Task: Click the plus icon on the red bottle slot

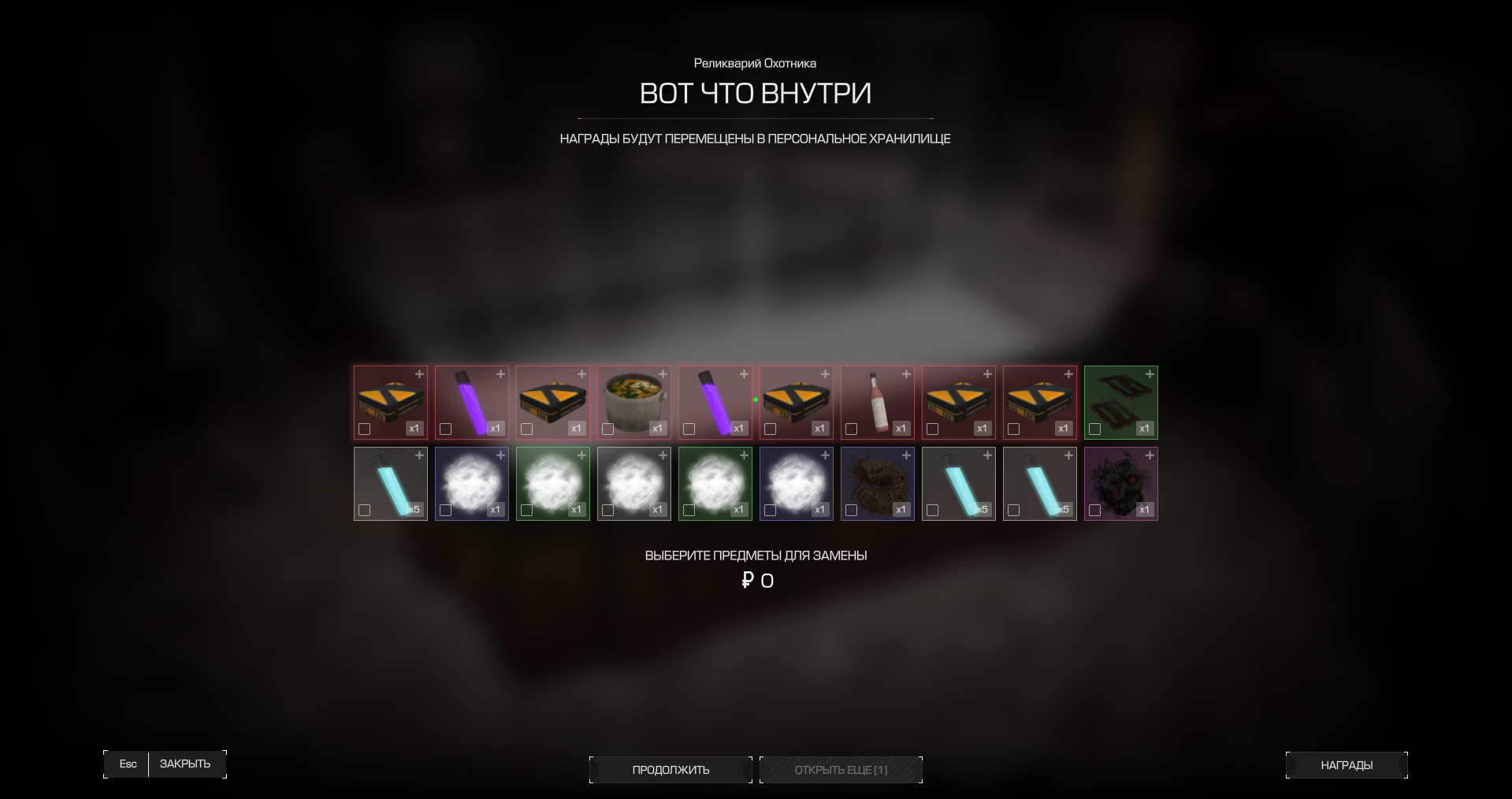Action: coord(906,374)
